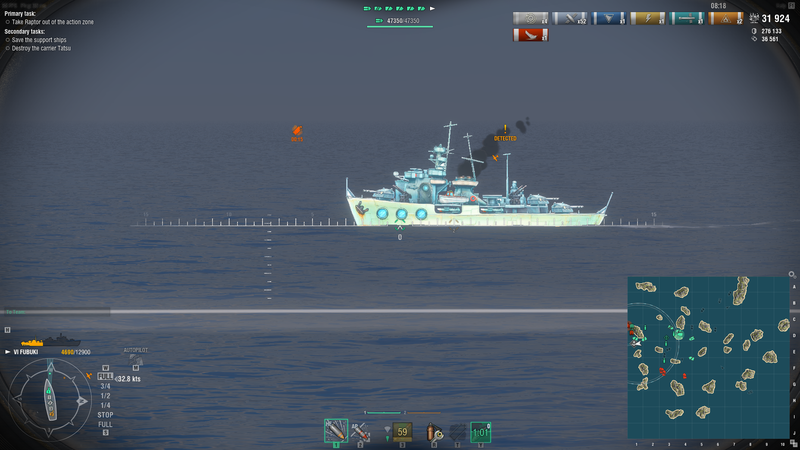Select the red seagull ribbon

click(x=531, y=35)
